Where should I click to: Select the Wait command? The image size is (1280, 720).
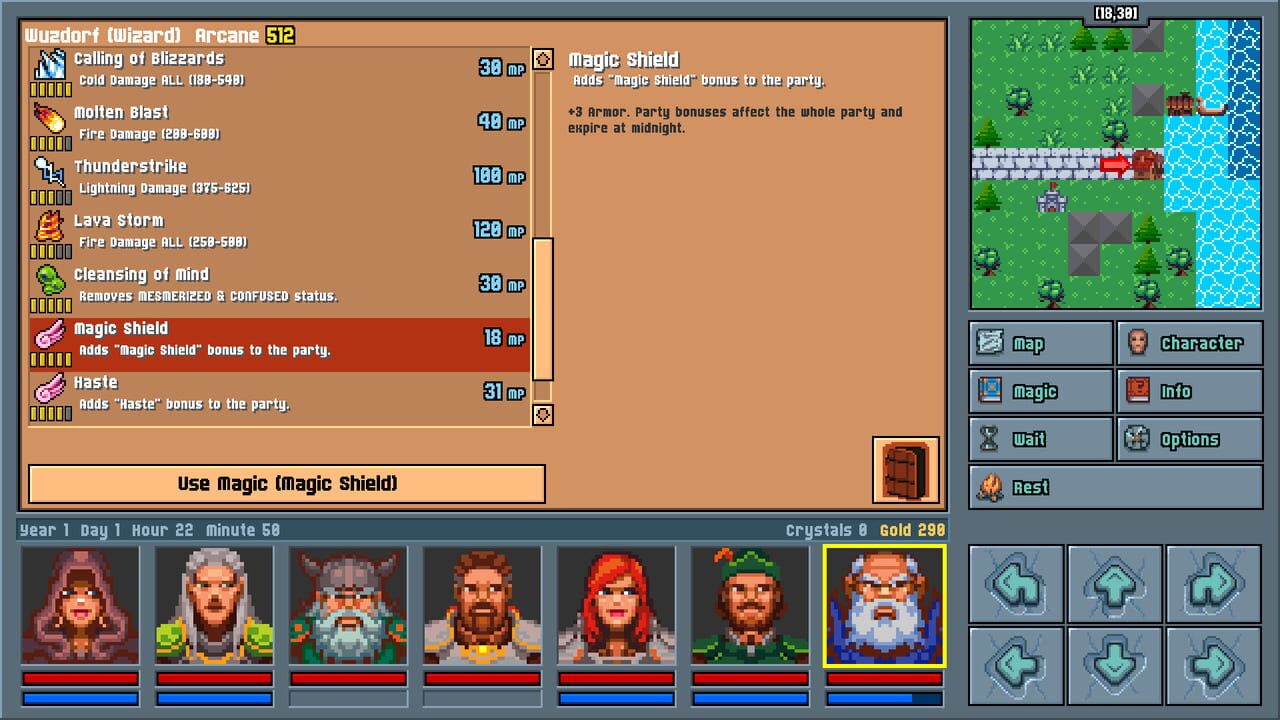click(x=1040, y=439)
